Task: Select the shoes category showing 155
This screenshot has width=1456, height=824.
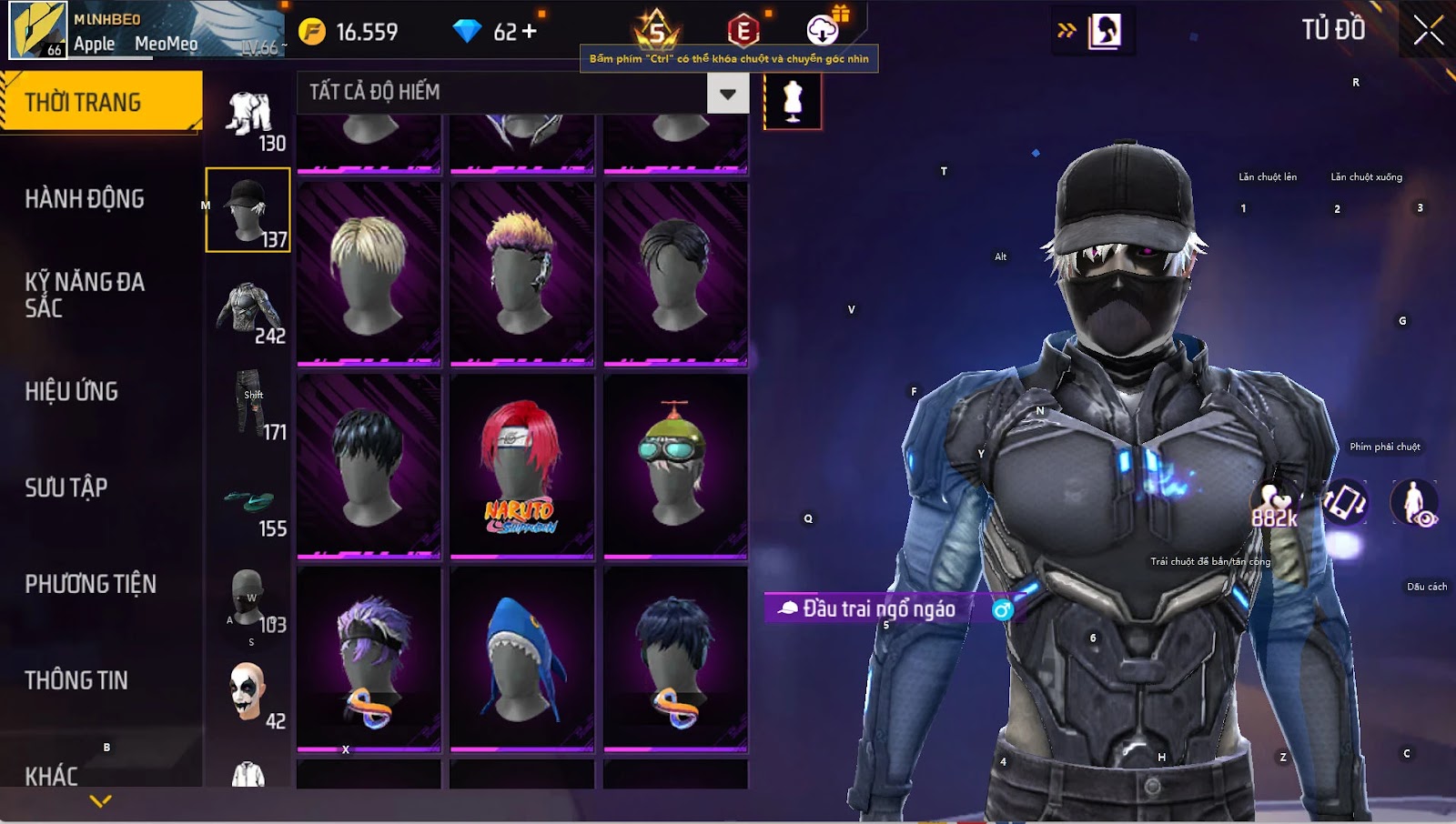Action: pos(249,509)
